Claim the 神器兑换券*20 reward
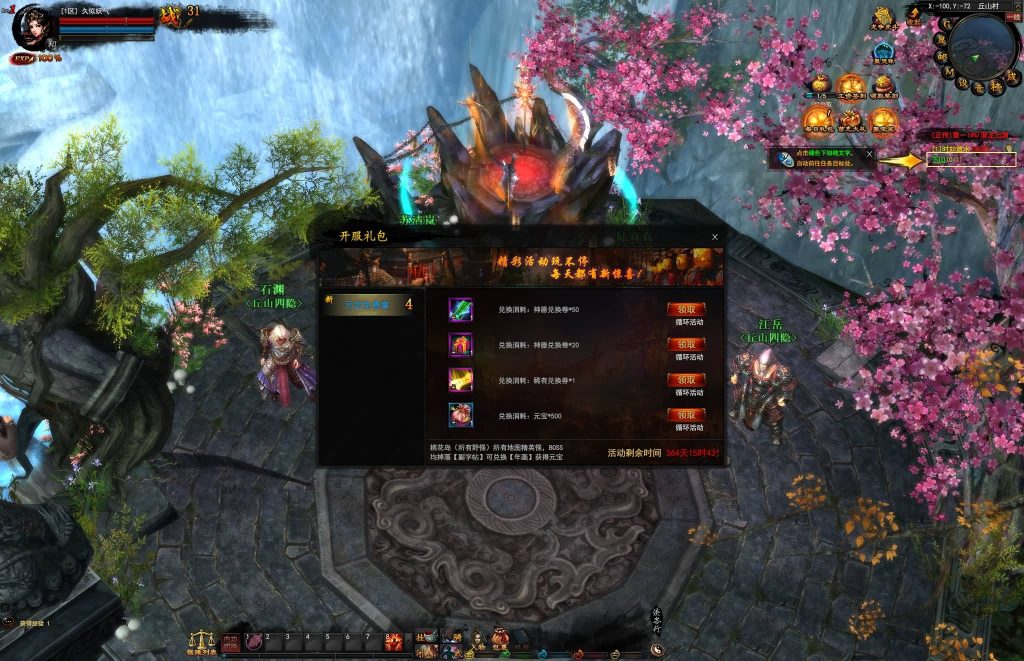The image size is (1024, 661). point(686,344)
